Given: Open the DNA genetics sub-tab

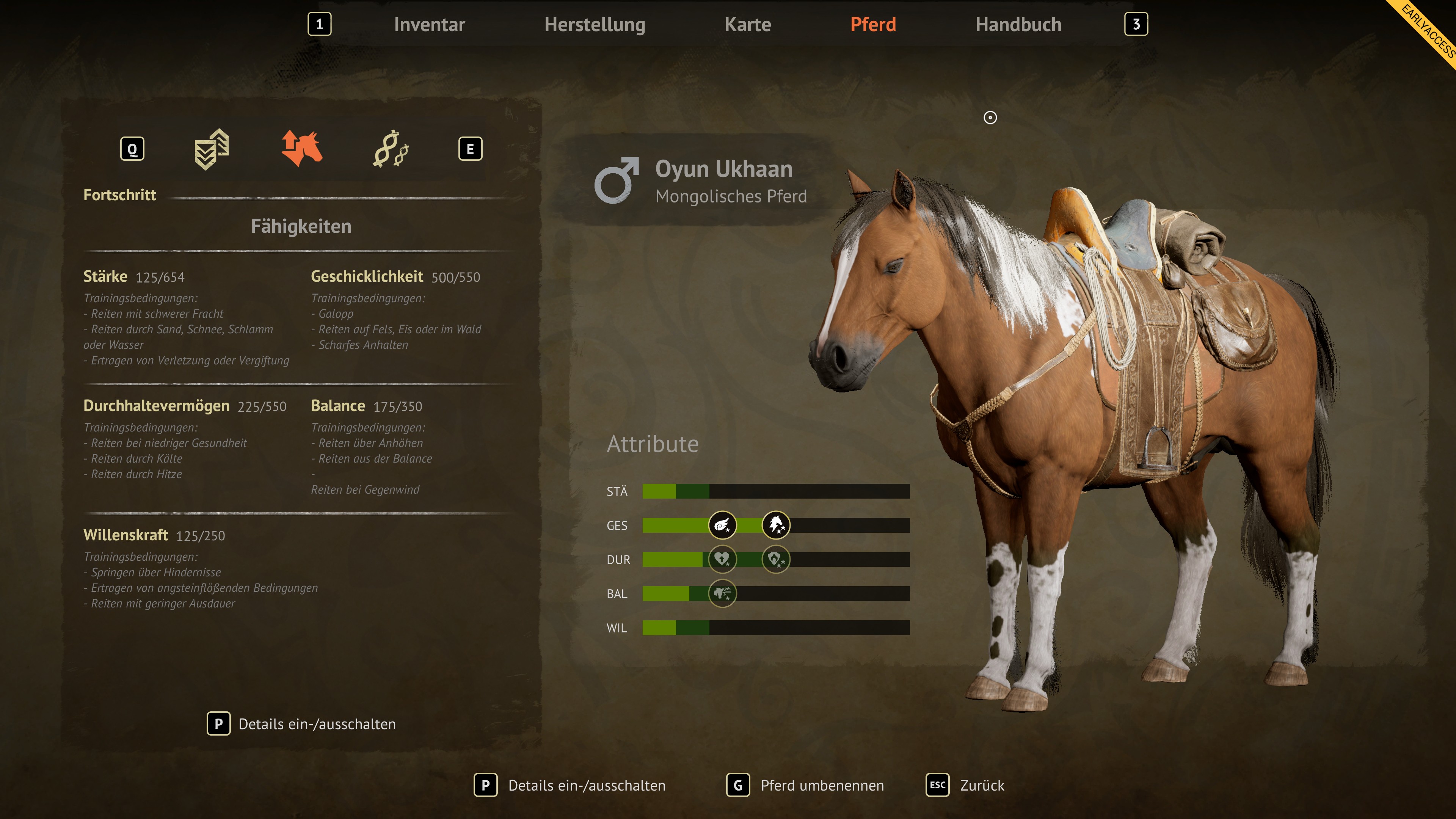Looking at the screenshot, I should pos(391,149).
